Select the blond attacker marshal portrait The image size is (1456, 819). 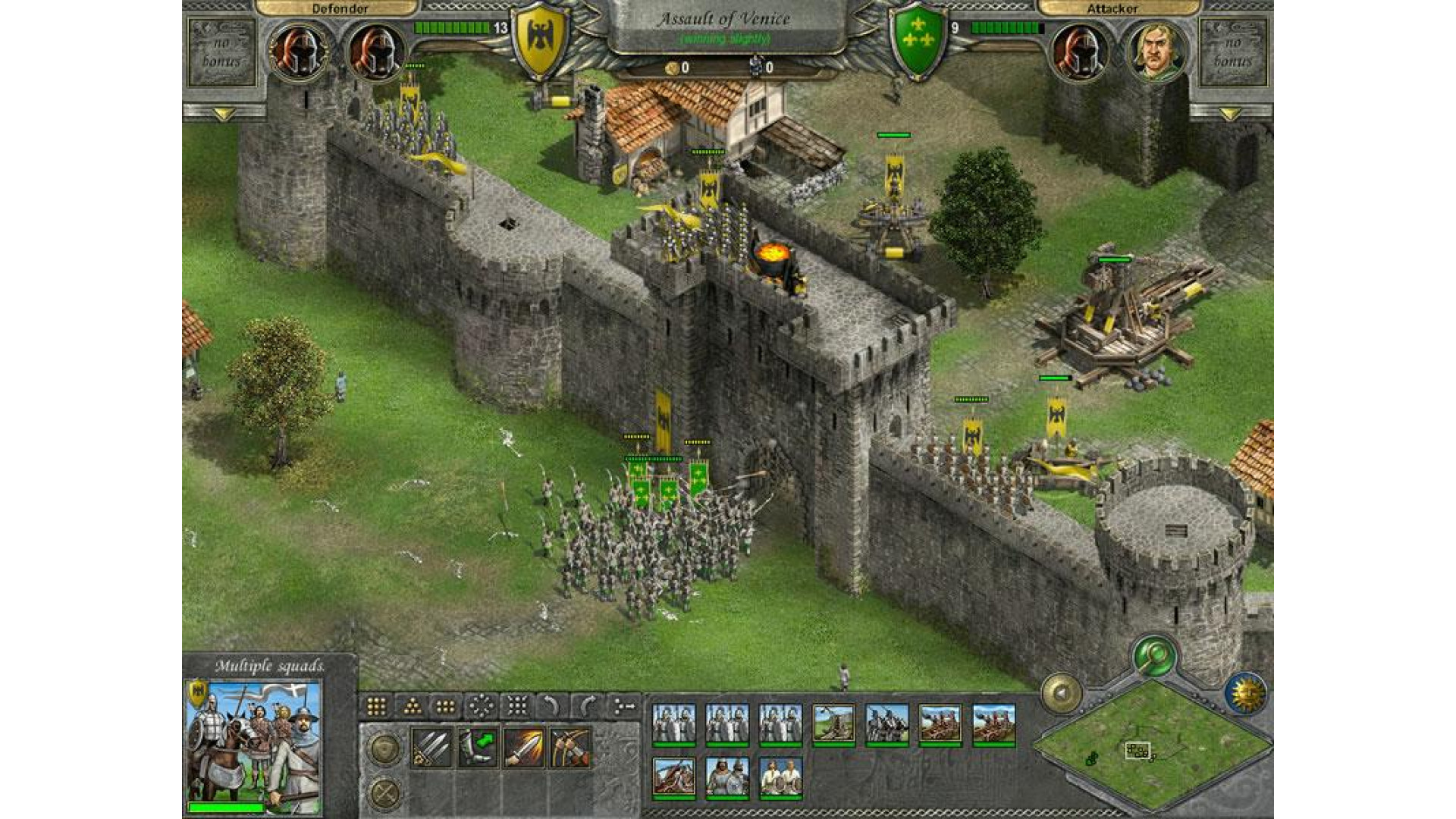click(1156, 52)
